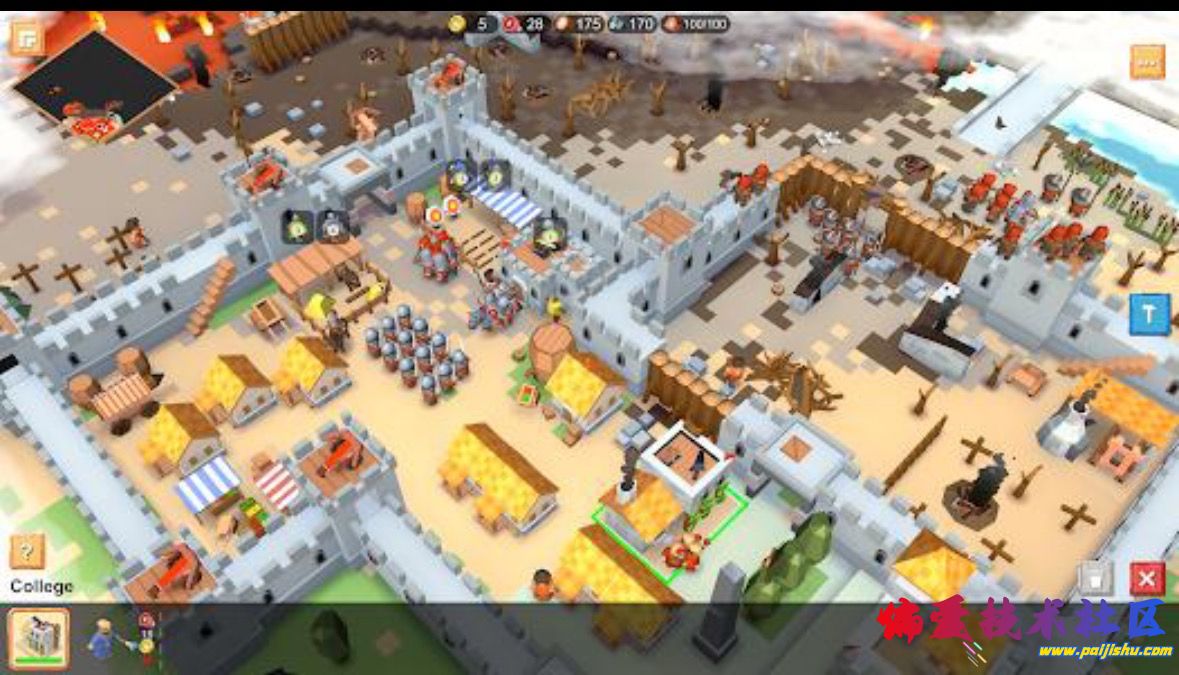Open the question mark help button
Image resolution: width=1179 pixels, height=675 pixels.
pos(27,551)
